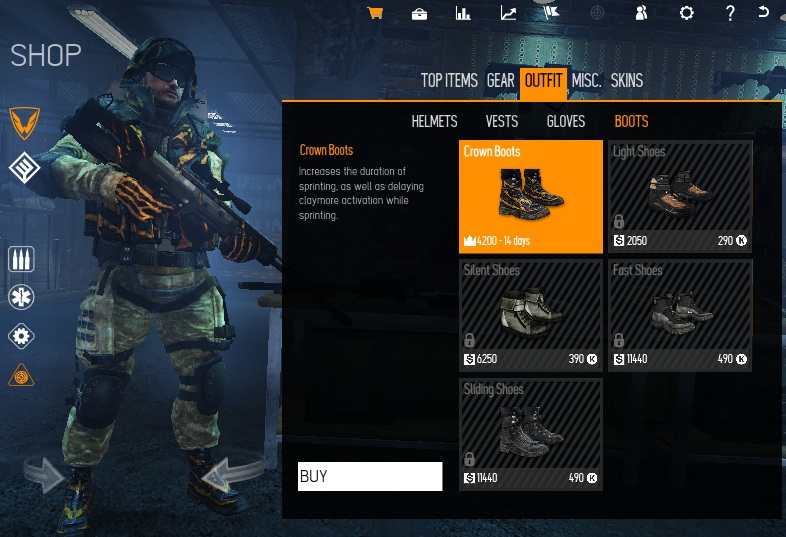Pick the Sliding Shoes item
Image resolution: width=786 pixels, height=537 pixels.
click(x=531, y=433)
